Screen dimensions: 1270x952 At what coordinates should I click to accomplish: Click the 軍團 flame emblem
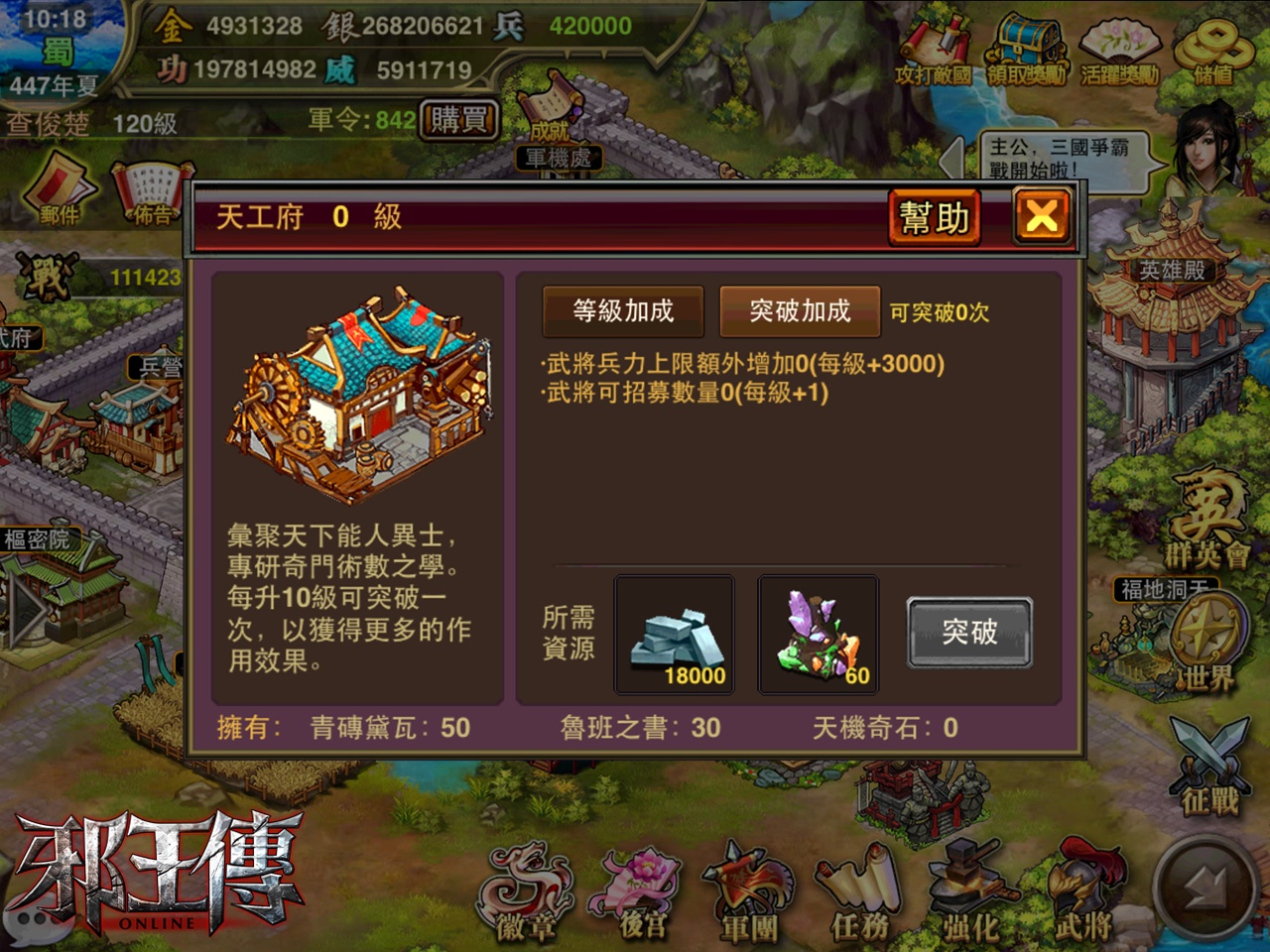(x=749, y=888)
